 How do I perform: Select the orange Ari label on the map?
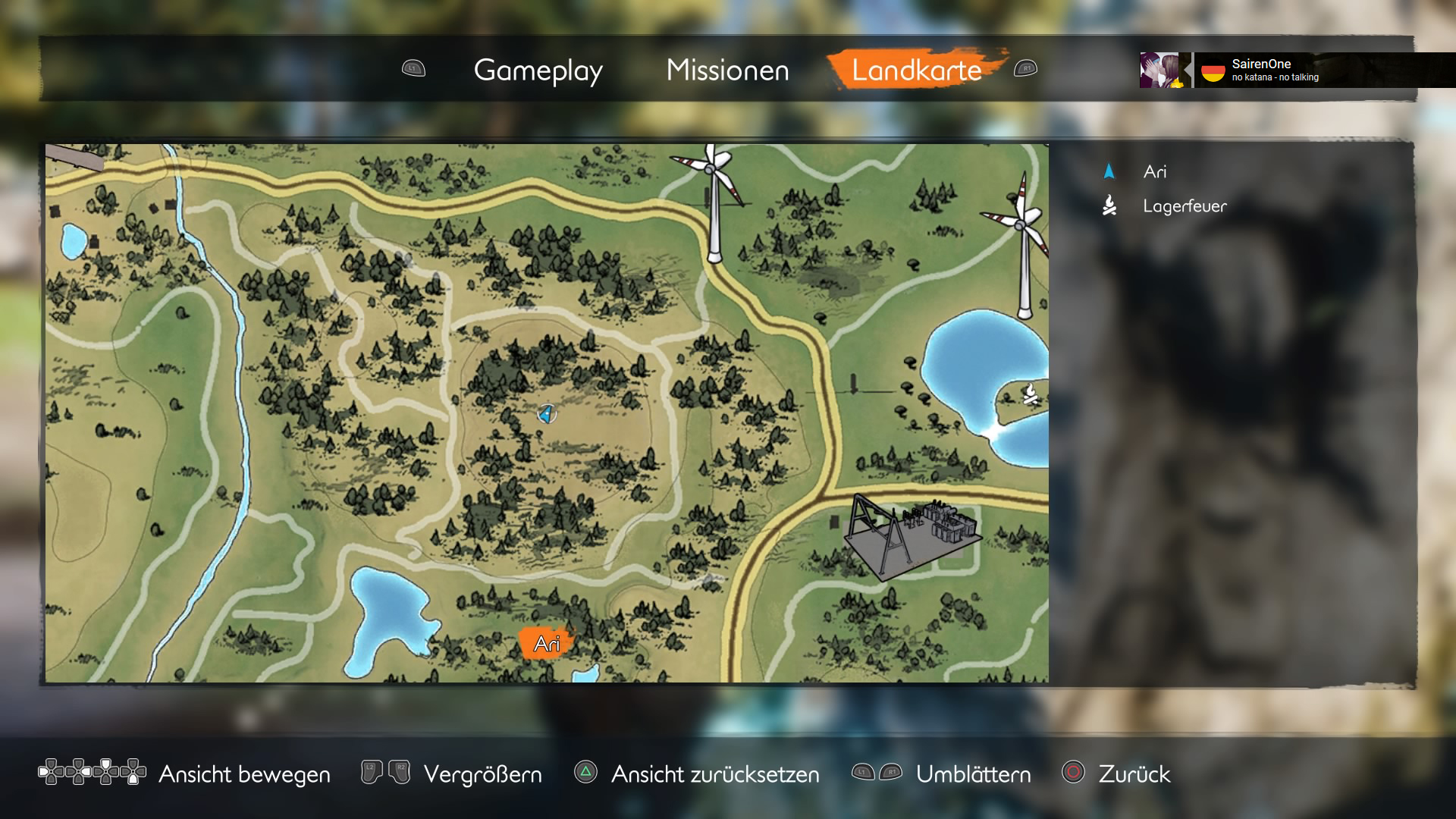pyautogui.click(x=547, y=644)
